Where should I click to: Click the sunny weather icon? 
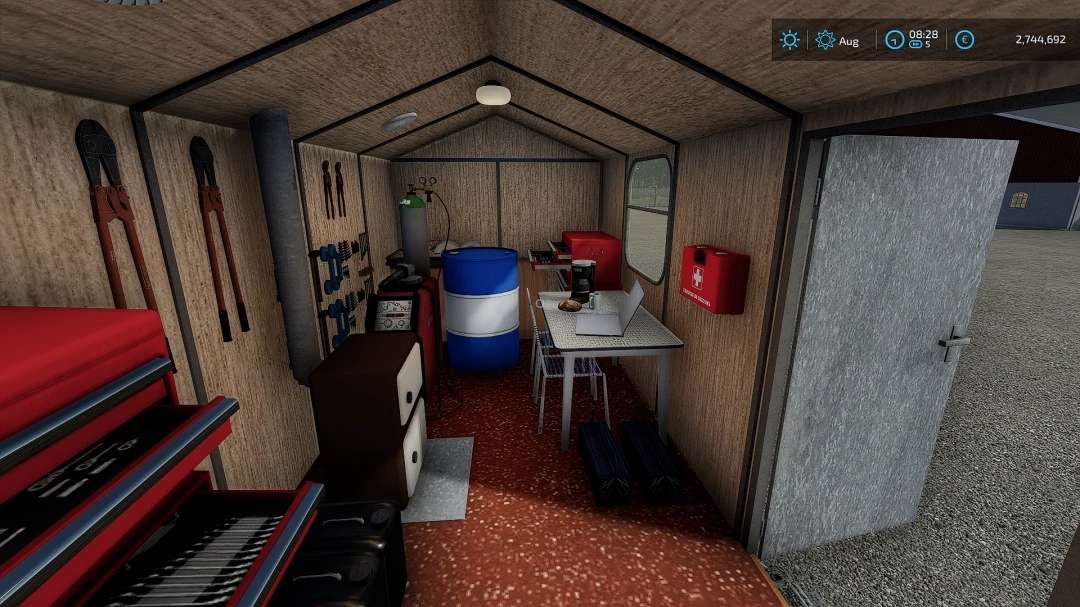[790, 40]
